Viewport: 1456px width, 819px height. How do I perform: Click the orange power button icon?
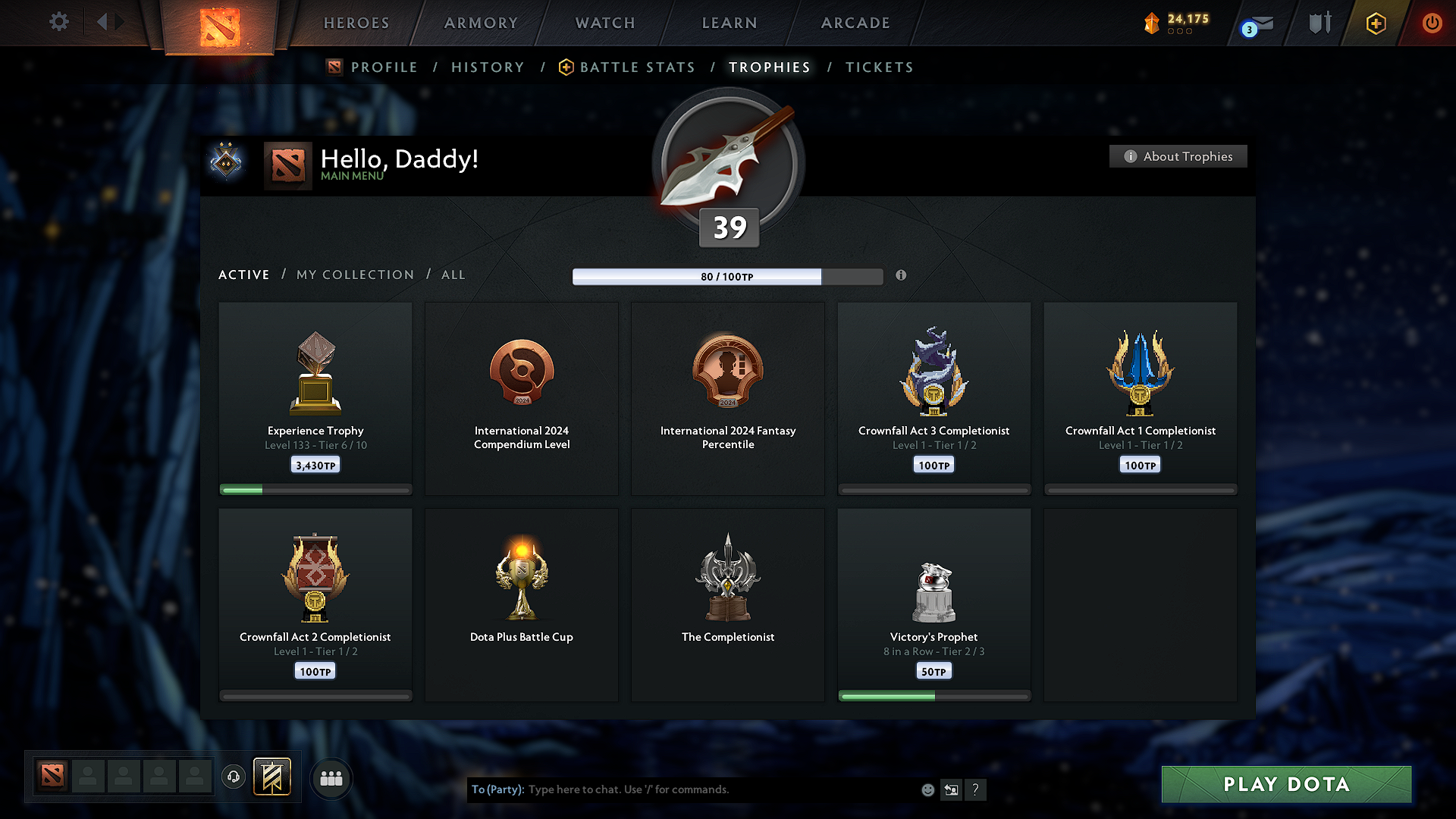1432,23
